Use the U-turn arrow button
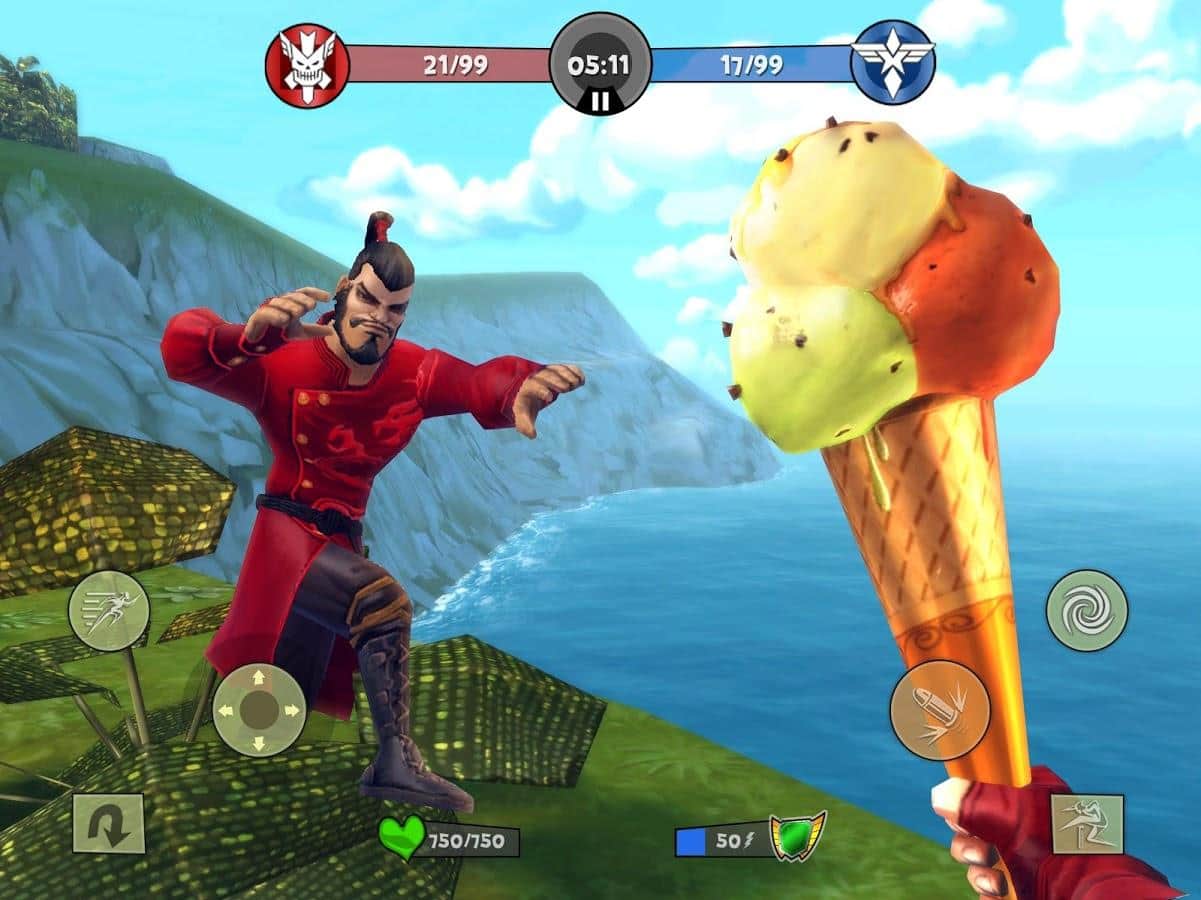 pos(109,823)
